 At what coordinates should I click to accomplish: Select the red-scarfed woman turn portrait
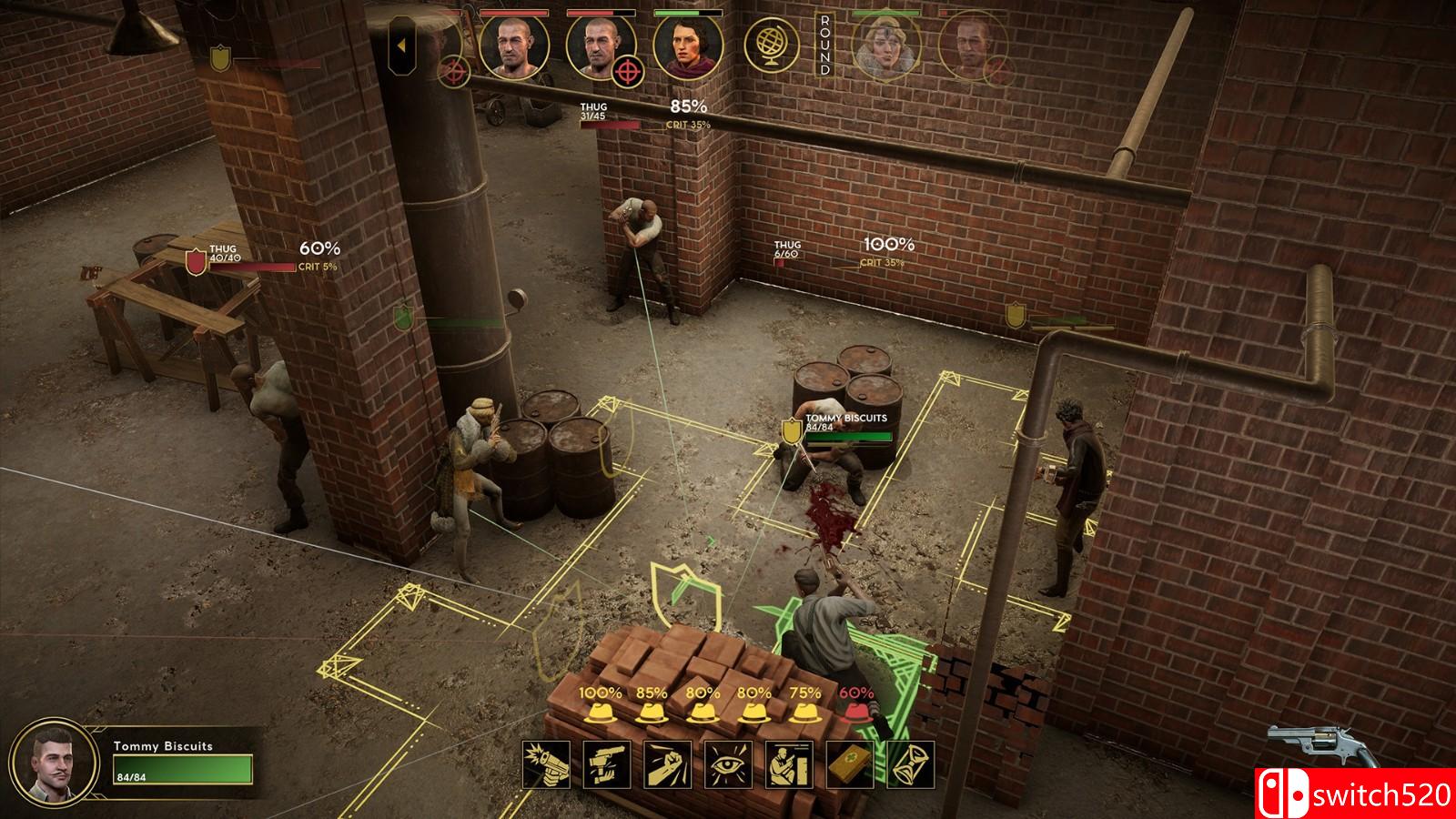pyautogui.click(x=688, y=47)
